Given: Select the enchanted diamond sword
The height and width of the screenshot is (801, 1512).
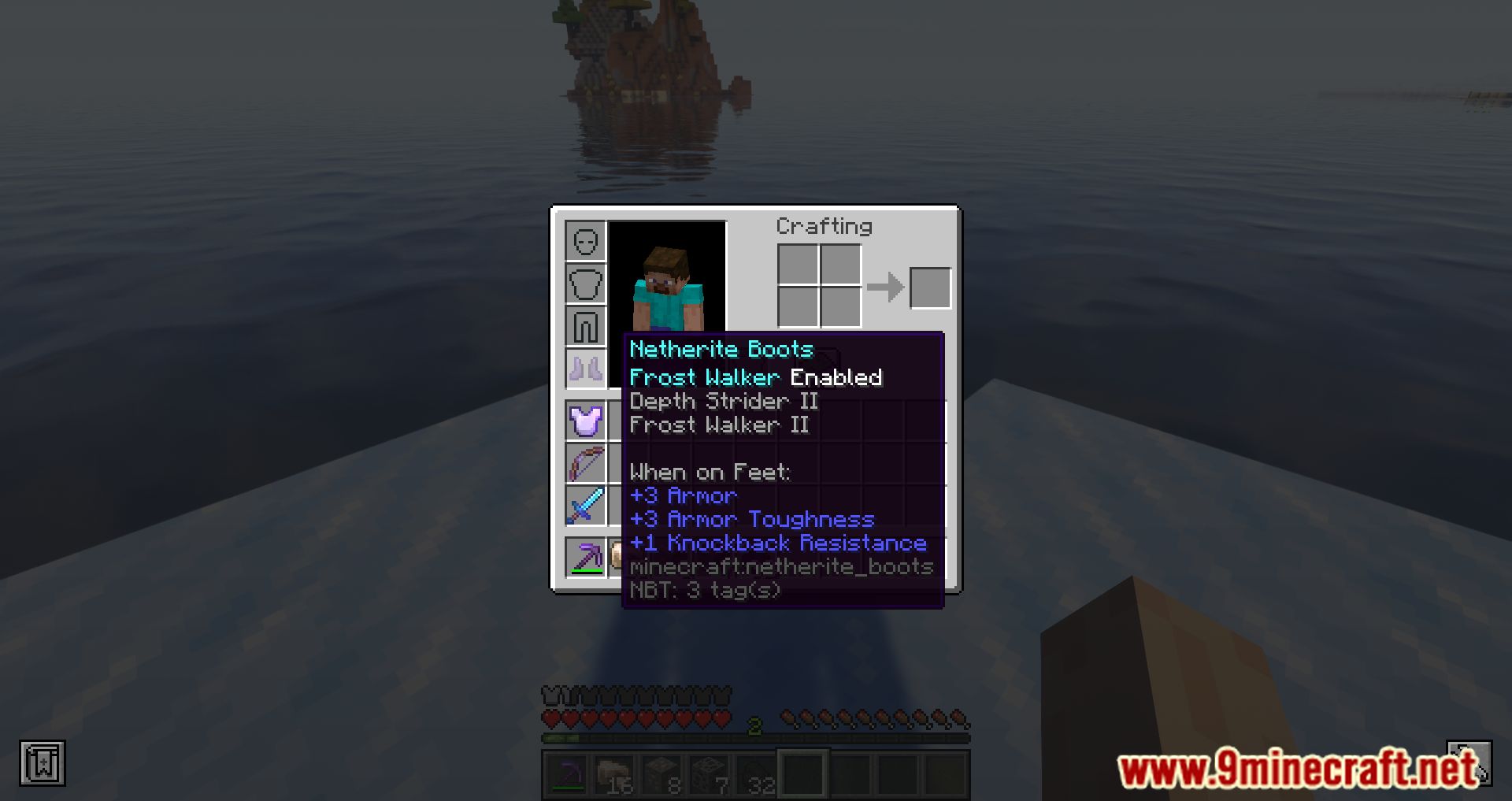Looking at the screenshot, I should pos(585,504).
